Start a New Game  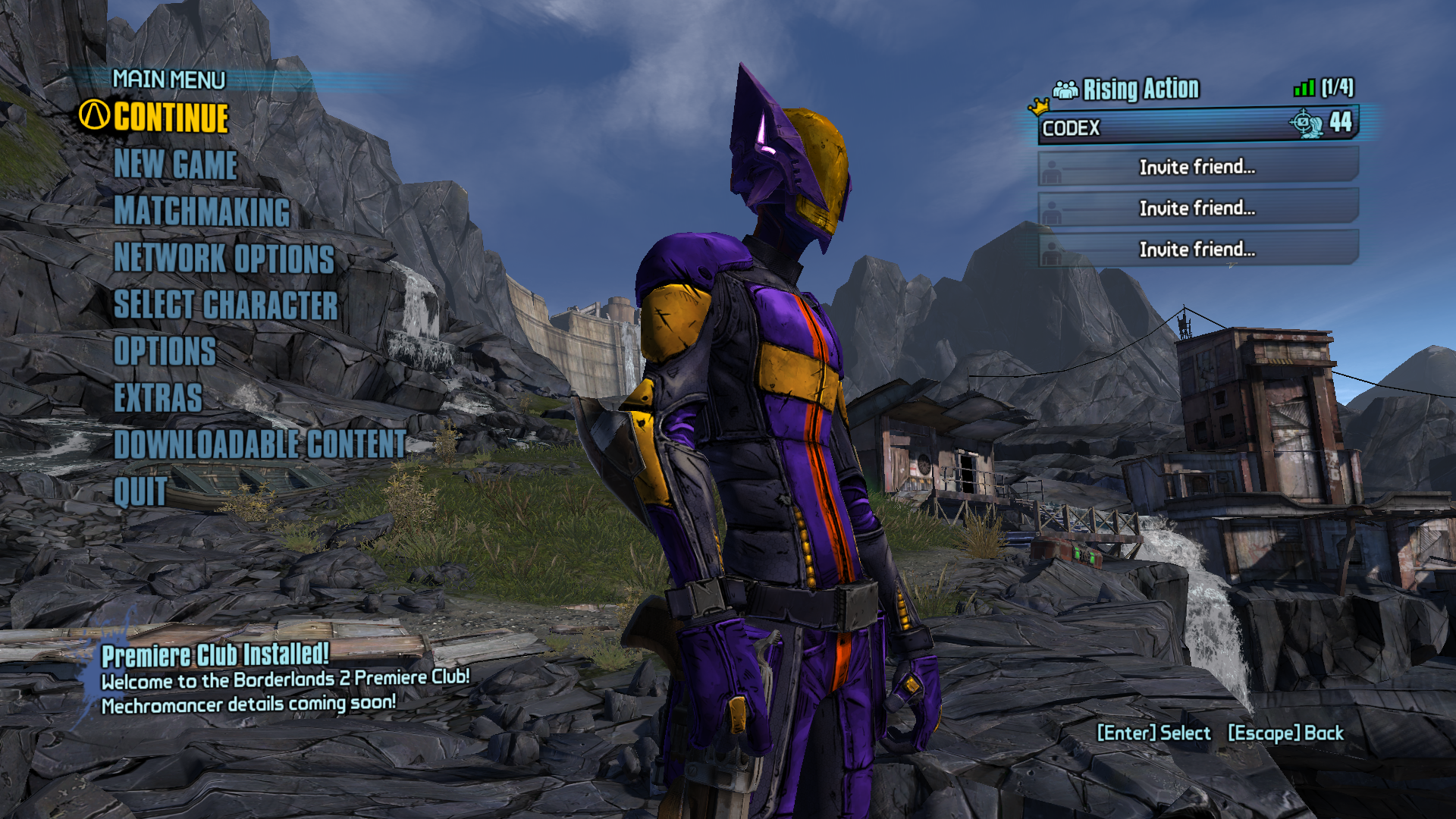pyautogui.click(x=175, y=165)
